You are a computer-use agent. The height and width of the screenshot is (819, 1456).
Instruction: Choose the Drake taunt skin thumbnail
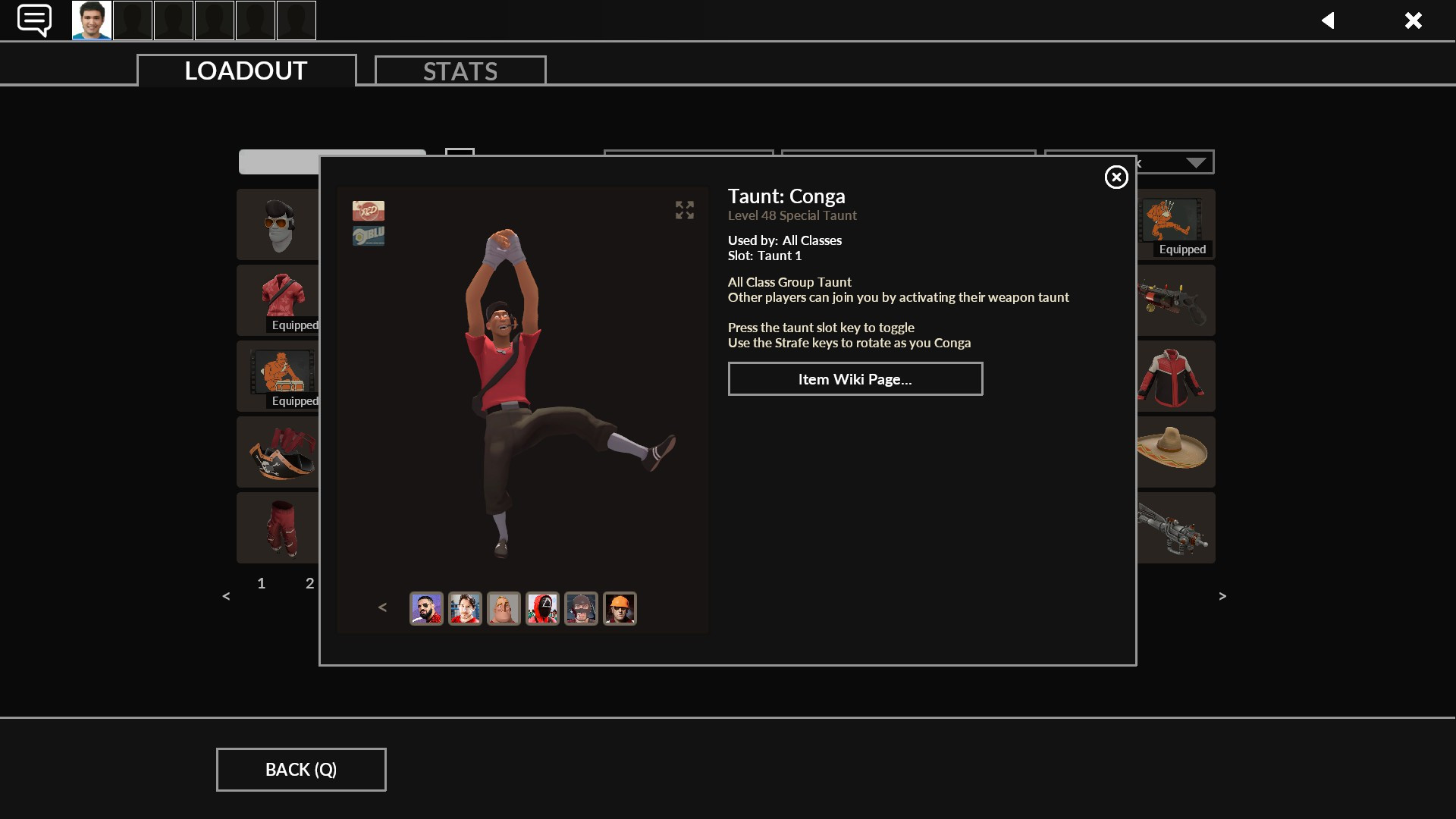[x=426, y=608]
